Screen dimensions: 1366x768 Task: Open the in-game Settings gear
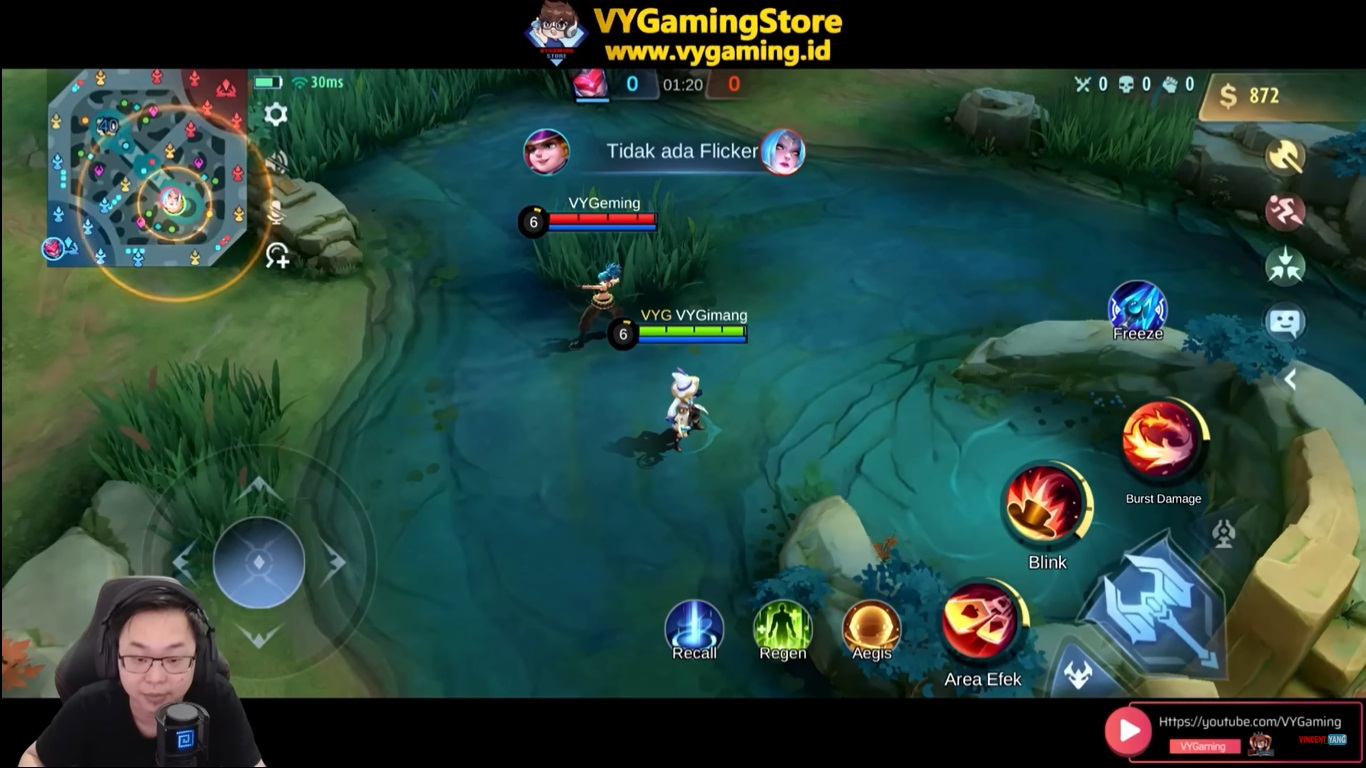coord(276,115)
